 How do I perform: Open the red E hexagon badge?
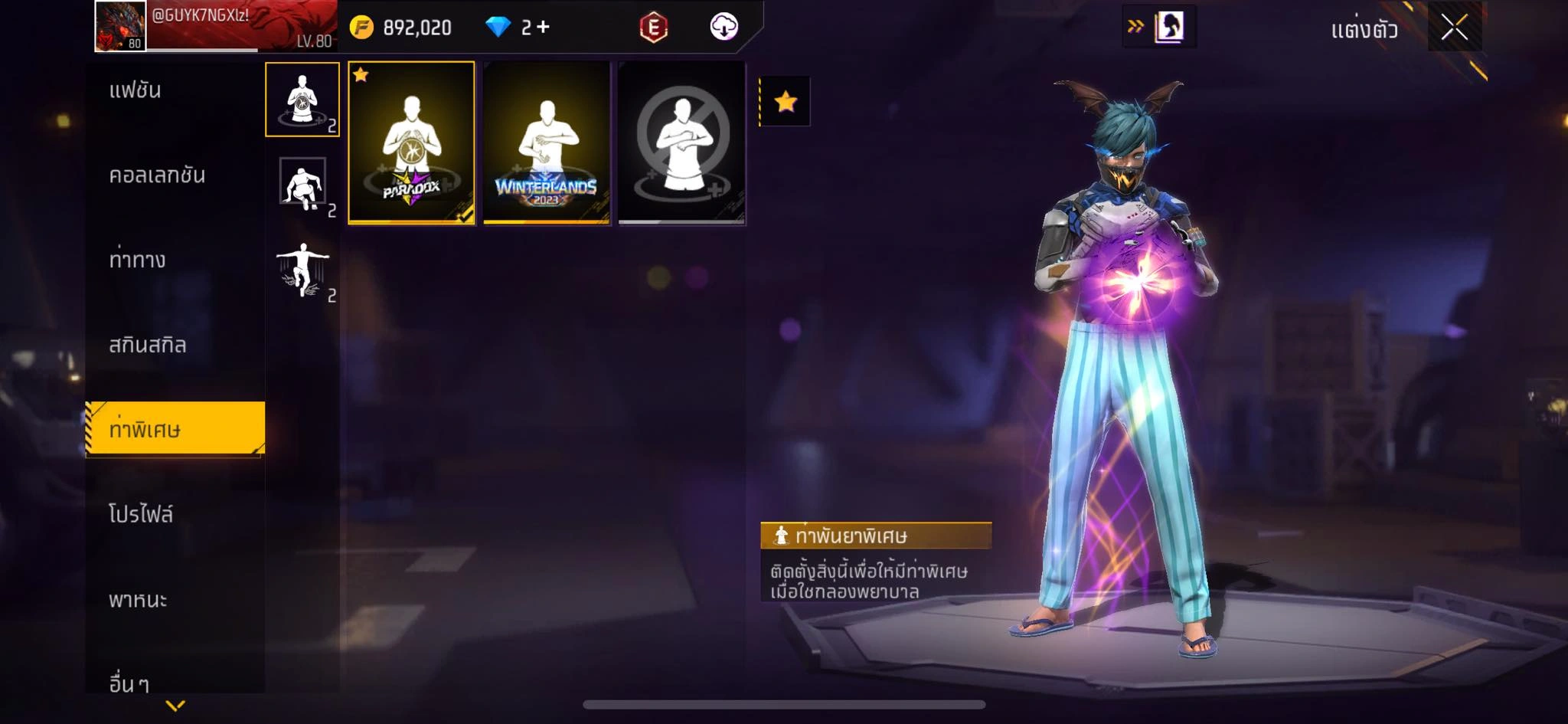tap(653, 28)
